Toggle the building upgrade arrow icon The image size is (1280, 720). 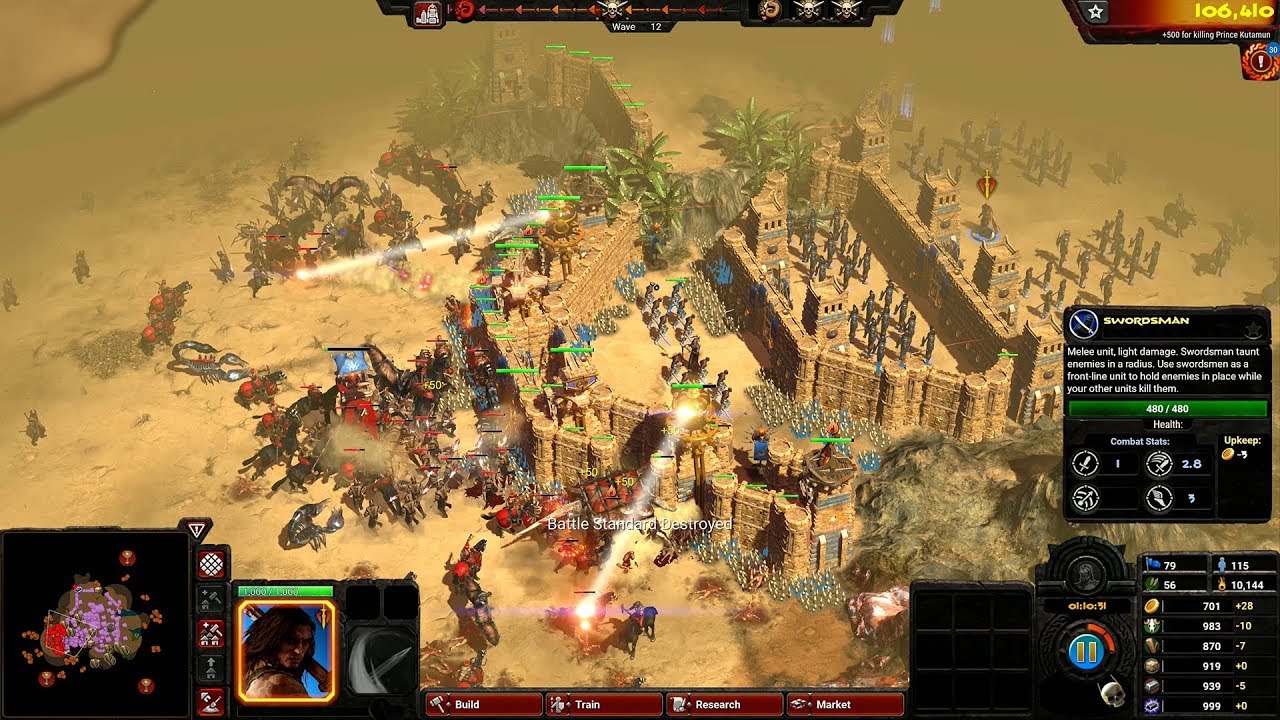tap(210, 666)
